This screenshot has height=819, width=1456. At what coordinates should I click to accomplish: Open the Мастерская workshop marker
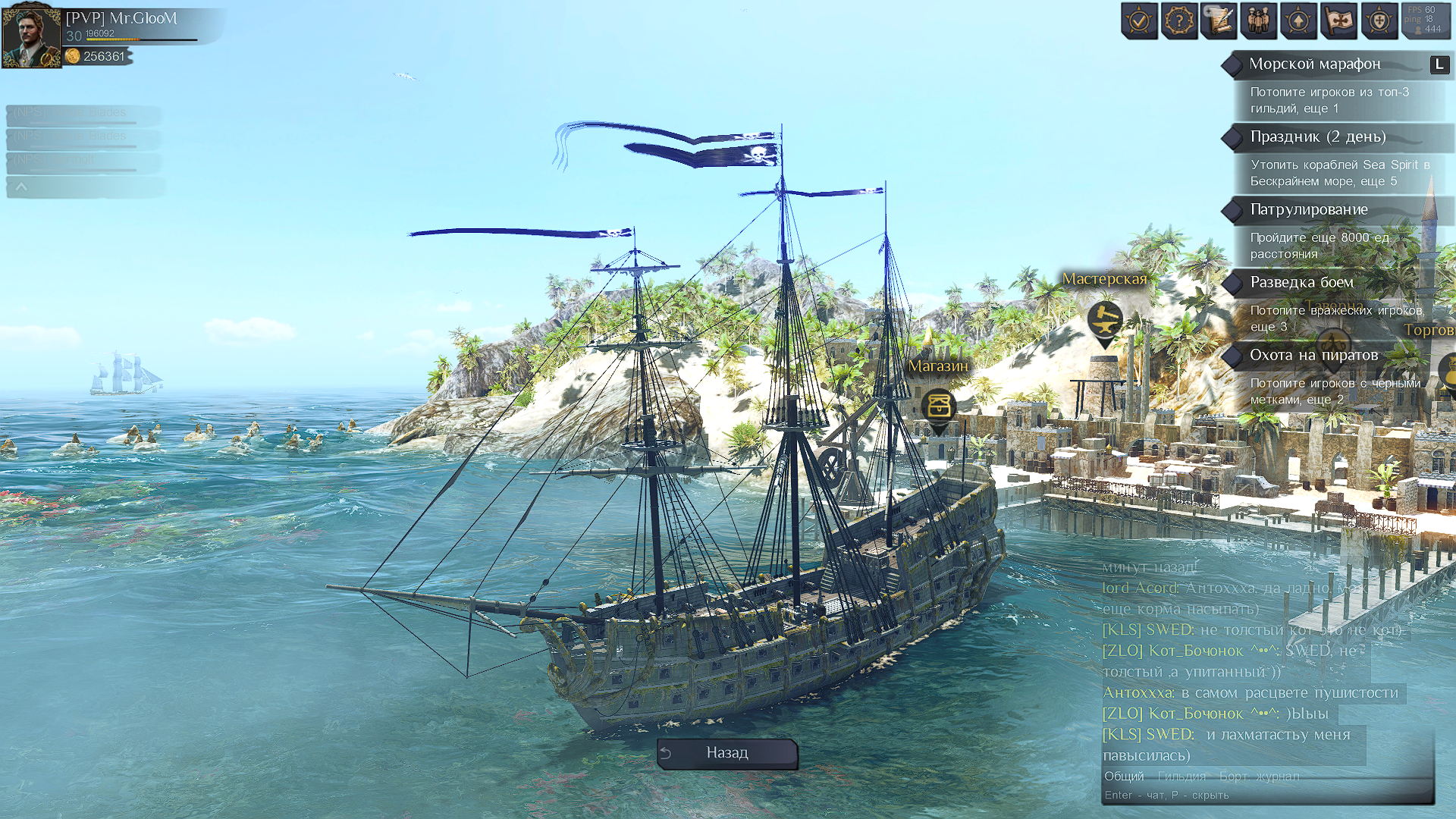pyautogui.click(x=1105, y=320)
